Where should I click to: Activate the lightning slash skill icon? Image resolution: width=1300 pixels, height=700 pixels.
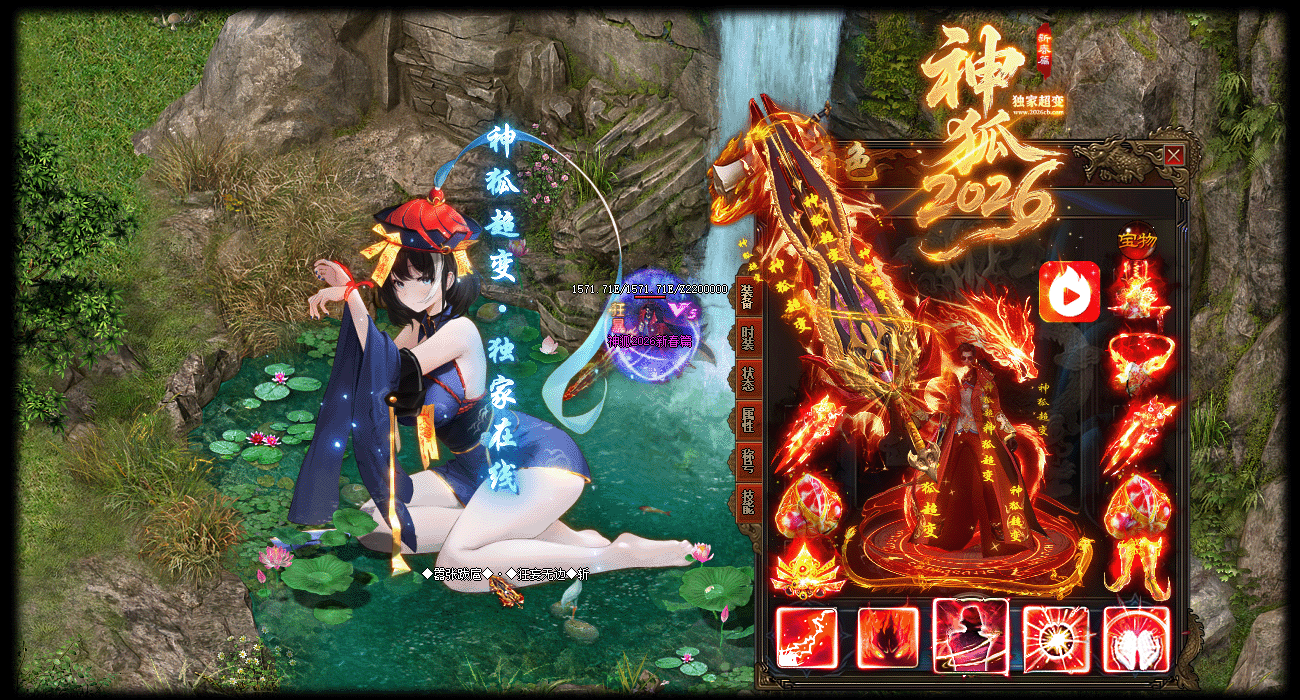(x=806, y=637)
